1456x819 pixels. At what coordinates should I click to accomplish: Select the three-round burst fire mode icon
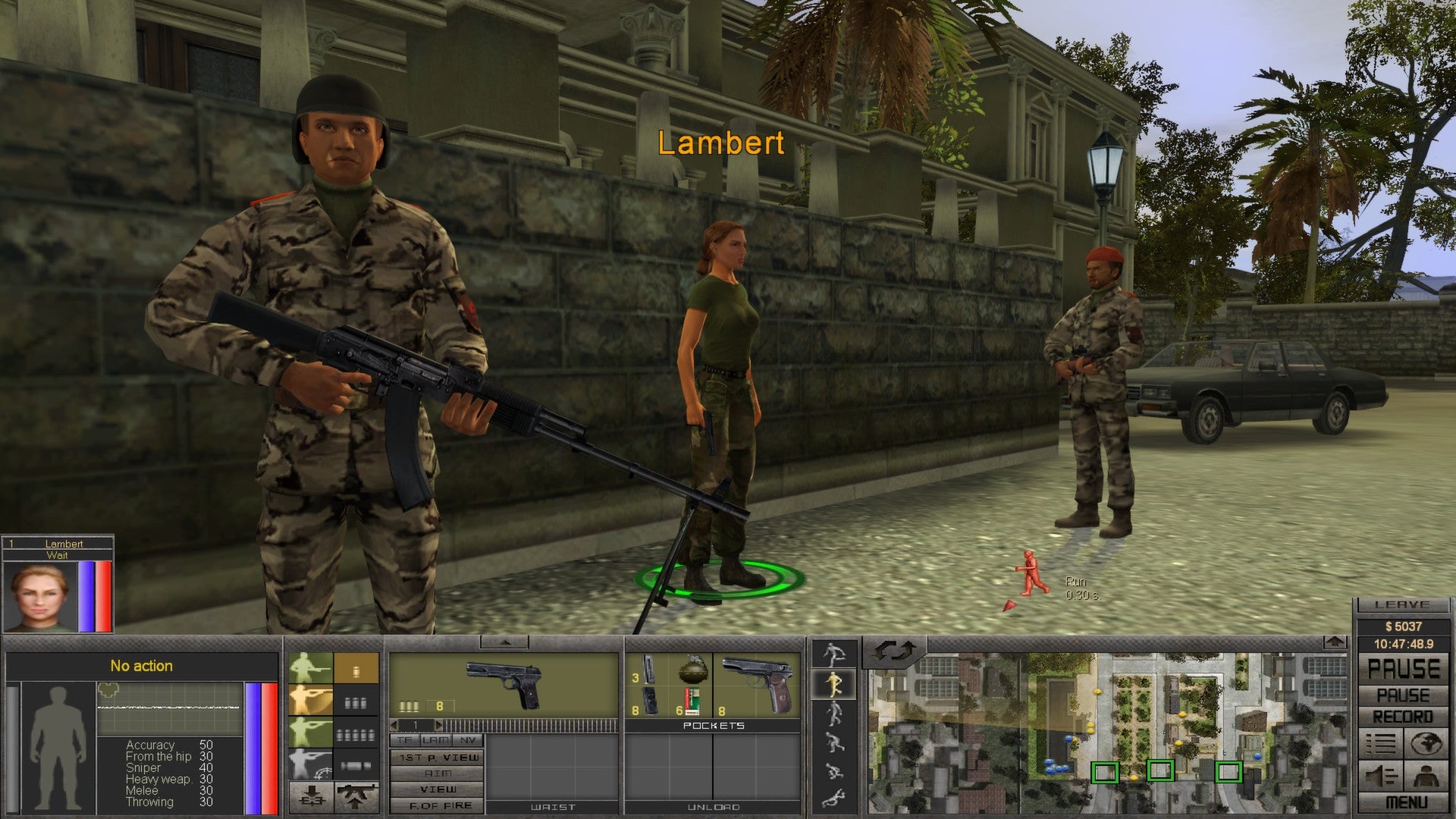[x=356, y=703]
